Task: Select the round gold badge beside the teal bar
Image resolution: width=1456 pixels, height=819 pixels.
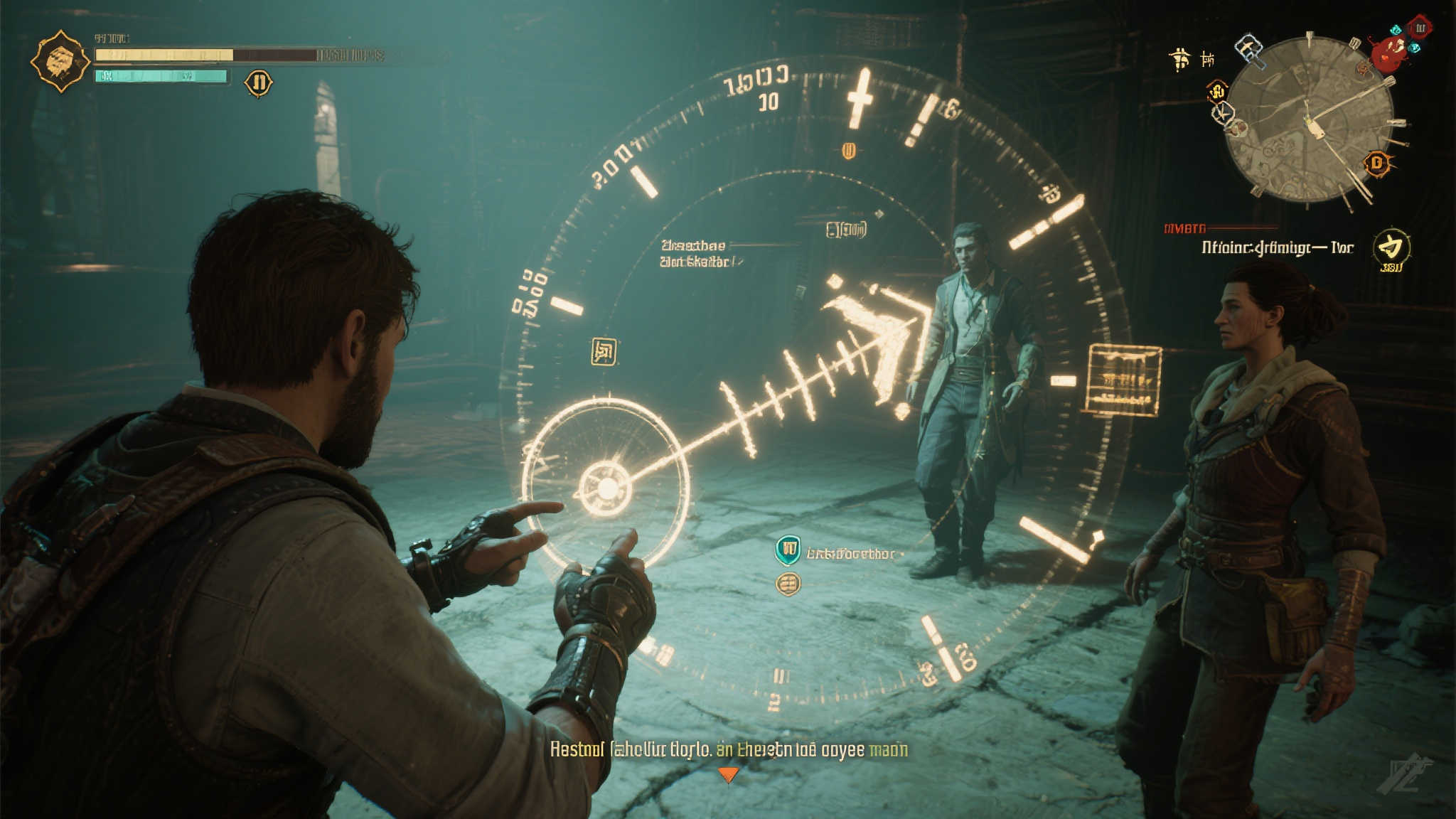Action: coord(259,82)
